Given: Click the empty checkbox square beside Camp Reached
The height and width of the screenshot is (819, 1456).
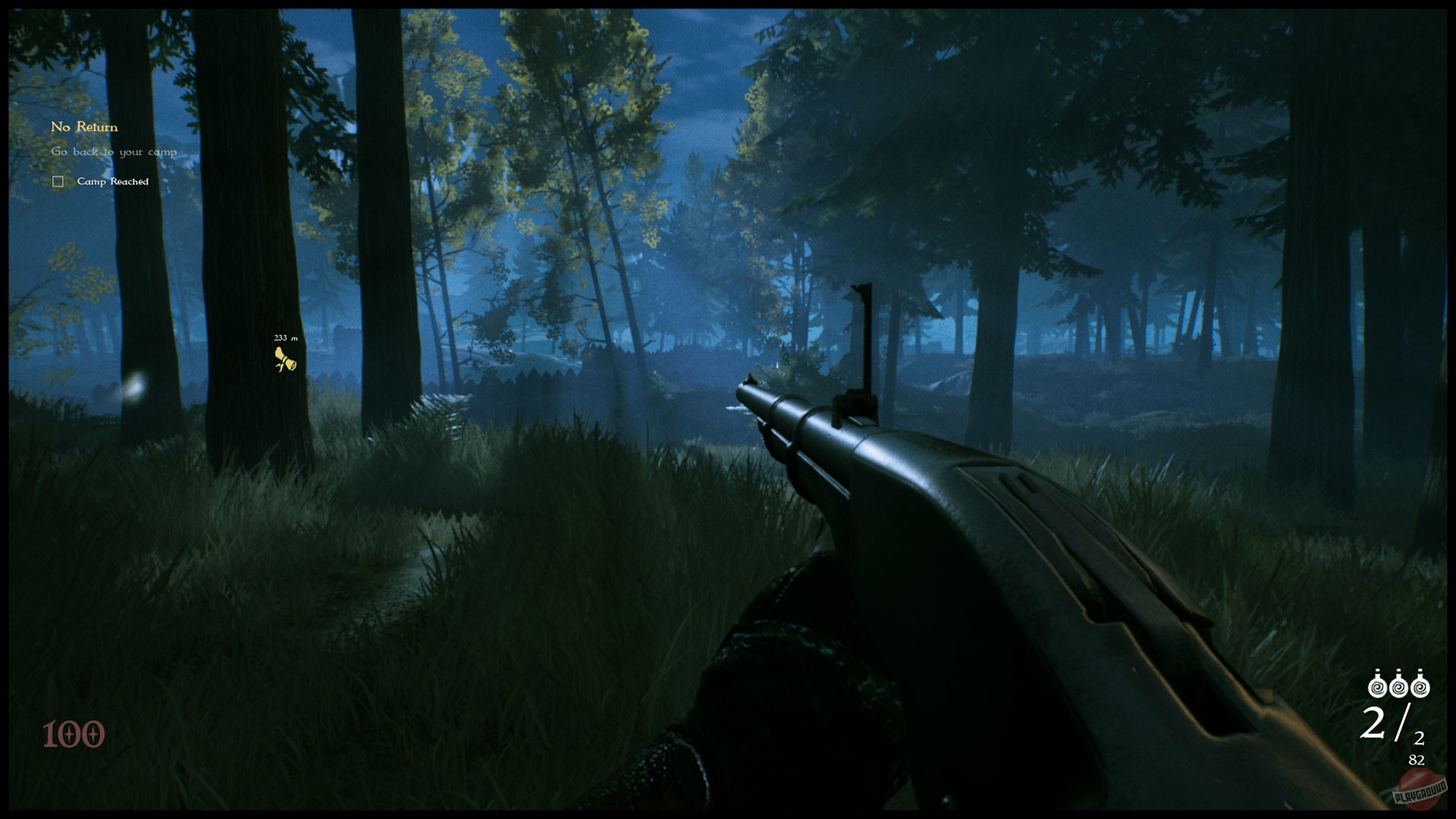Looking at the screenshot, I should click(x=57, y=181).
